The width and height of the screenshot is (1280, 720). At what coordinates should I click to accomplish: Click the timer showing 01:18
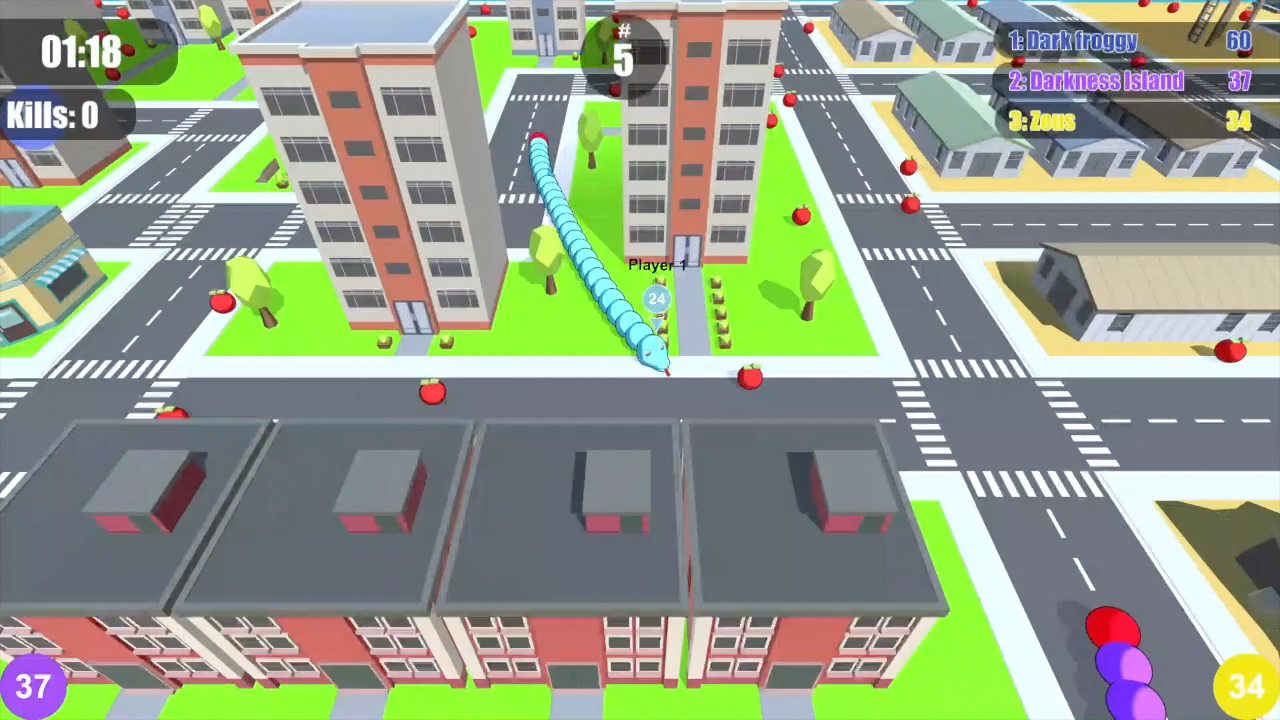pyautogui.click(x=80, y=52)
